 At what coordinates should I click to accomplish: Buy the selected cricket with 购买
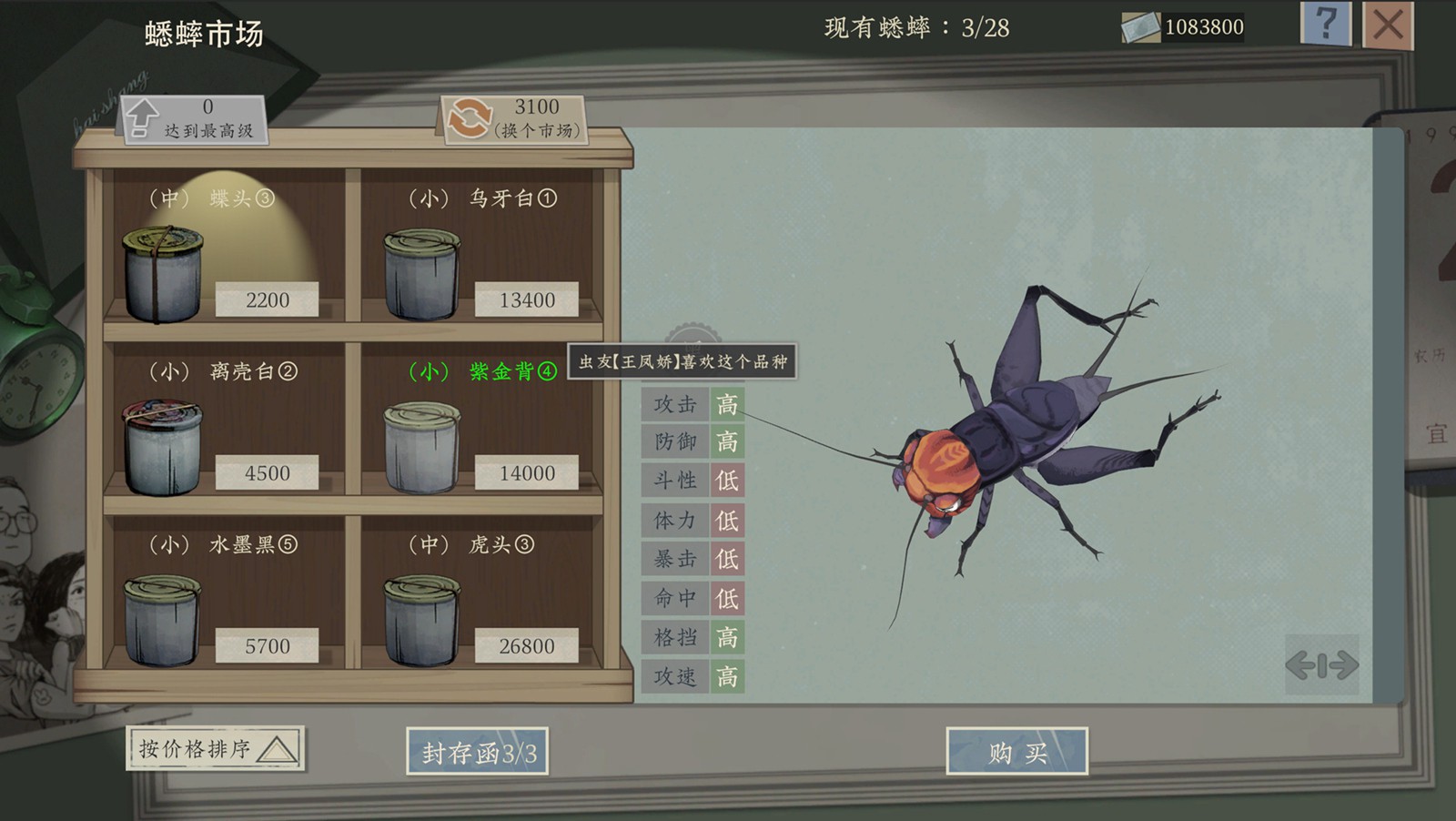pos(1016,752)
